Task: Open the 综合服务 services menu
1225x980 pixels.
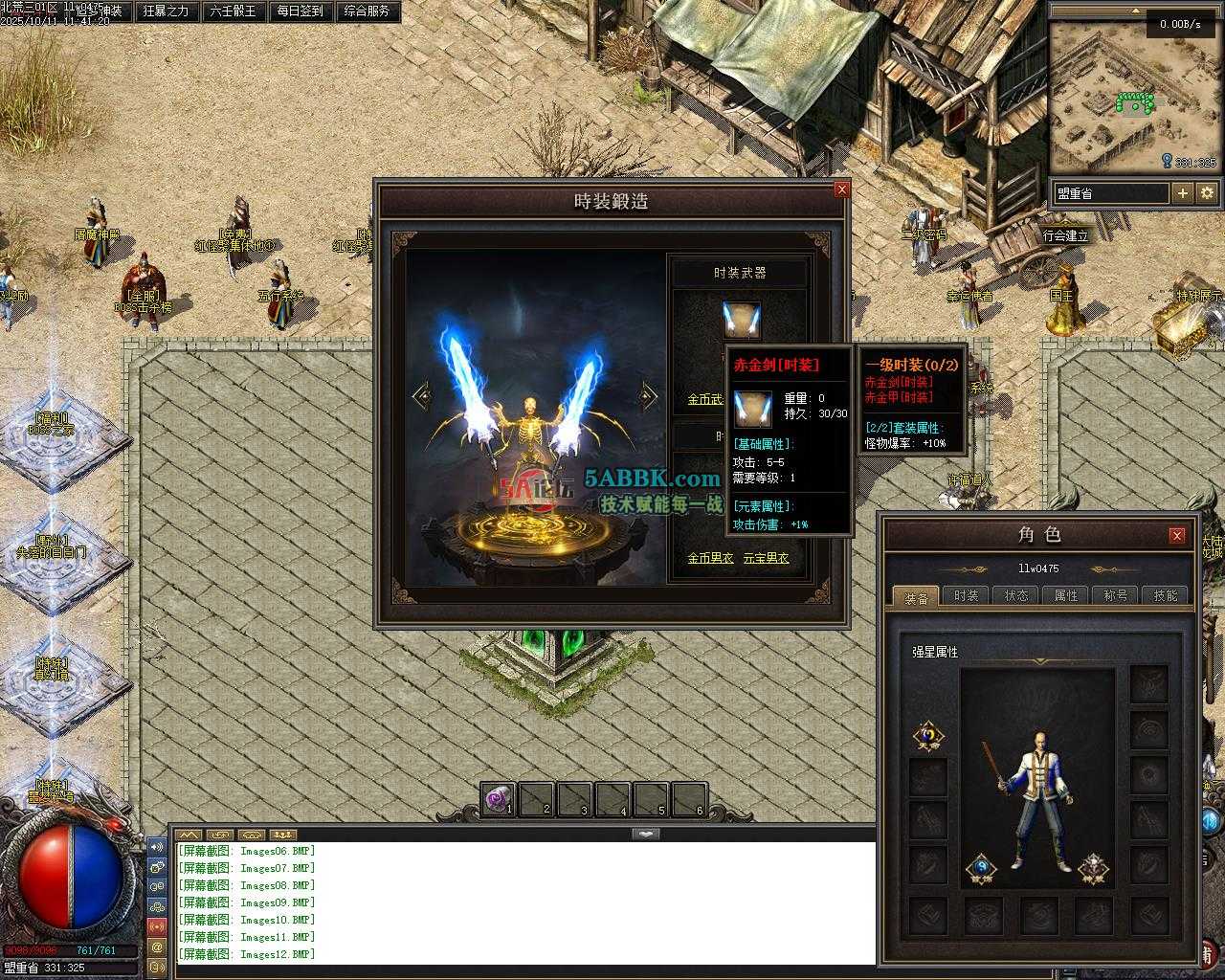Action: coord(366,11)
